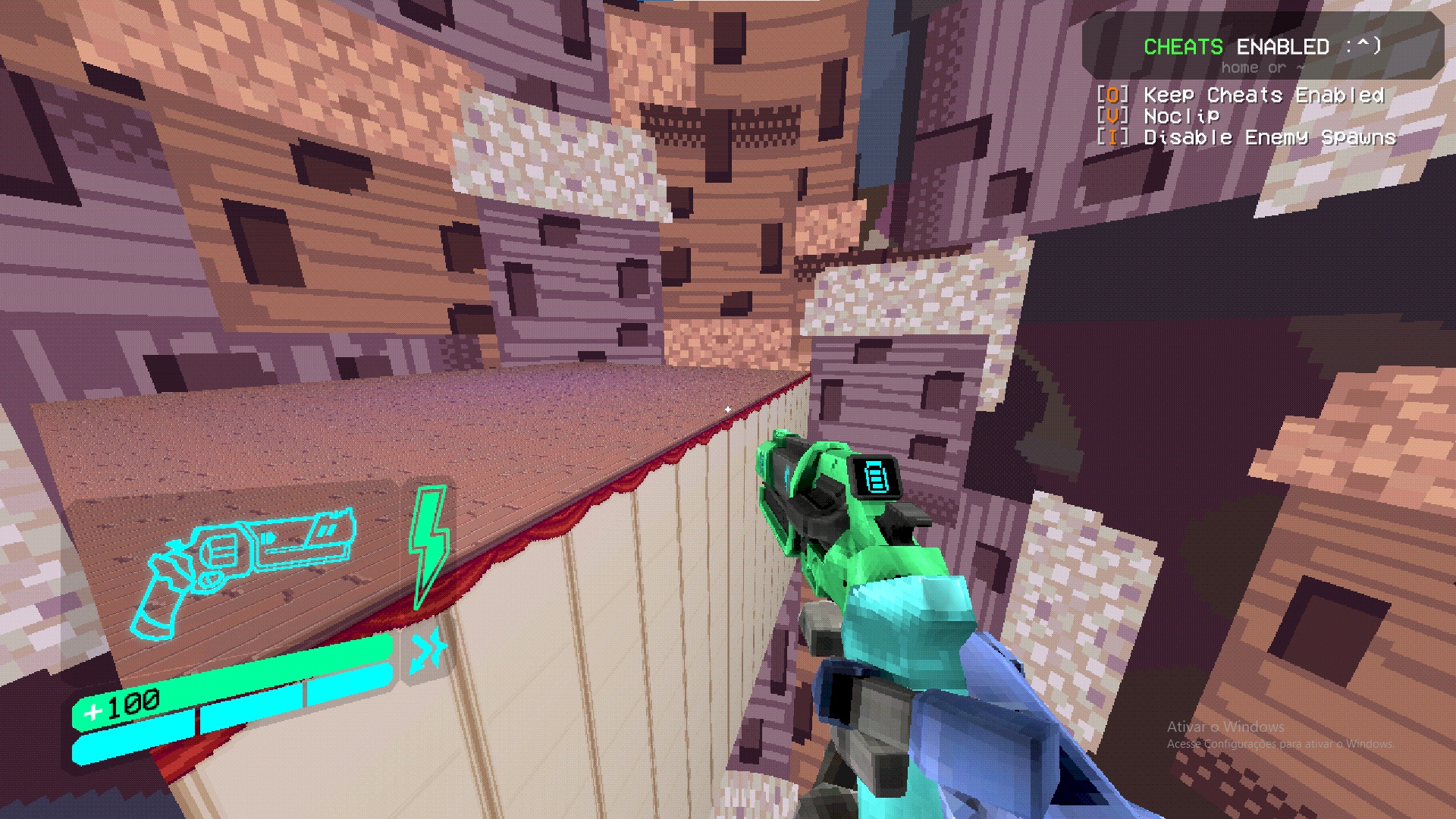This screenshot has height=819, width=1456.
Task: Select the revolver weapon icon
Action: point(243,565)
